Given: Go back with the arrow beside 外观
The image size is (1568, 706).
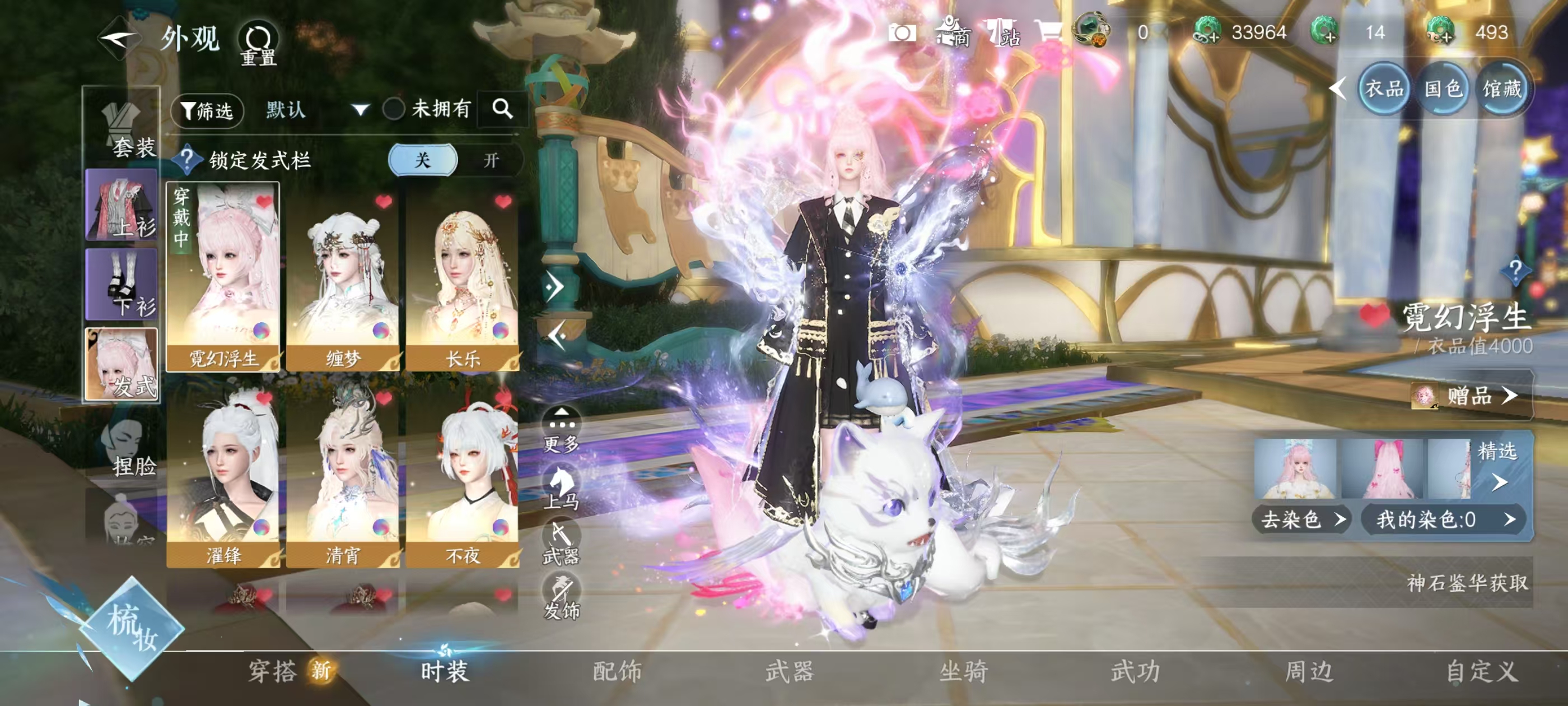Looking at the screenshot, I should click(119, 38).
